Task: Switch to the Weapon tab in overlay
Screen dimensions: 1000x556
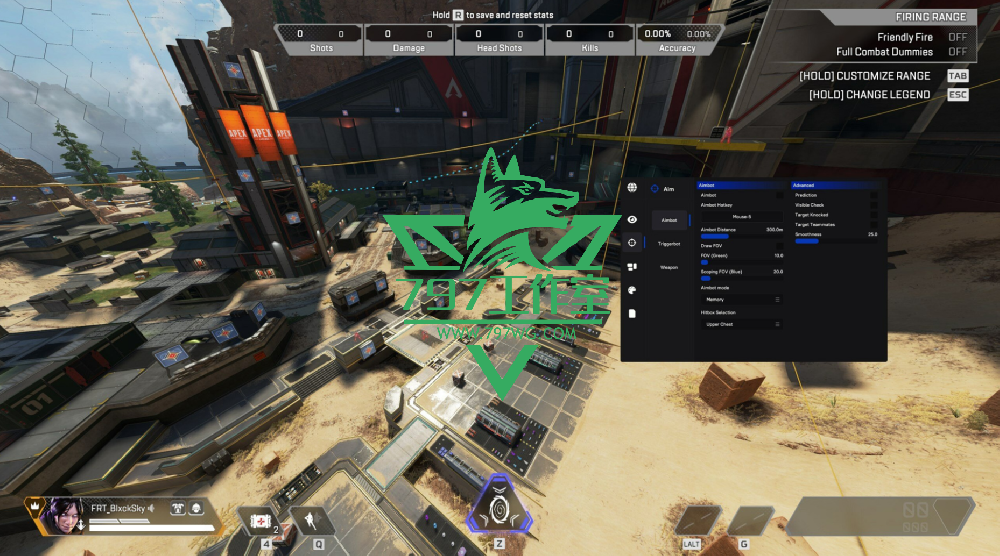Action: tap(669, 267)
